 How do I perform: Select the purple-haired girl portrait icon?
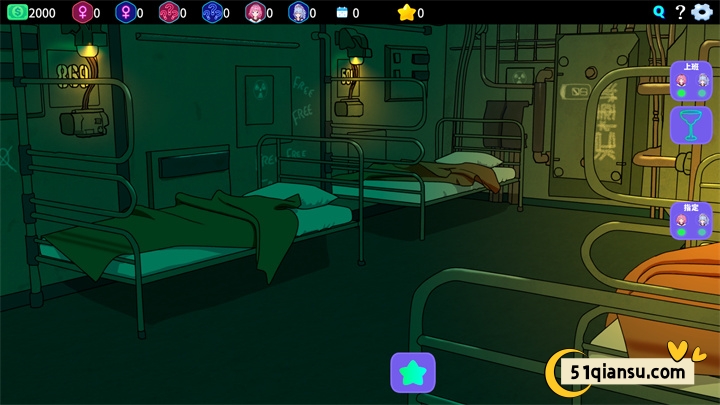297,13
